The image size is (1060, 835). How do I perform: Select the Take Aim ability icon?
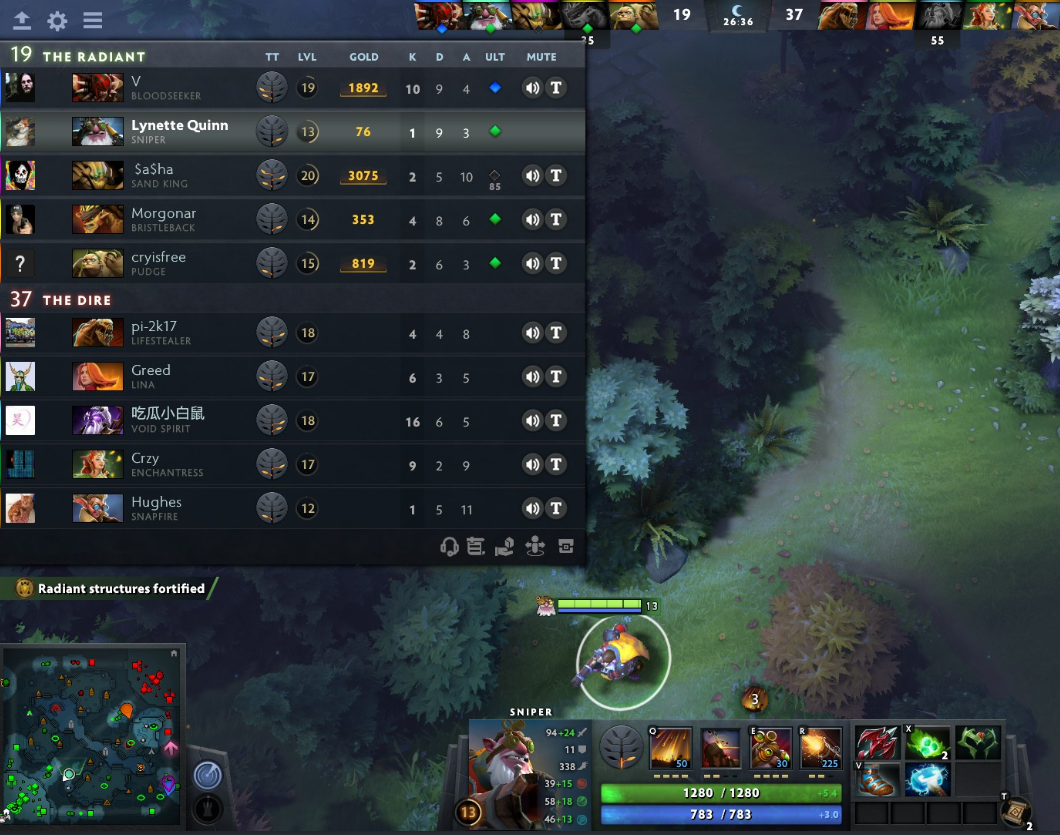(770, 748)
